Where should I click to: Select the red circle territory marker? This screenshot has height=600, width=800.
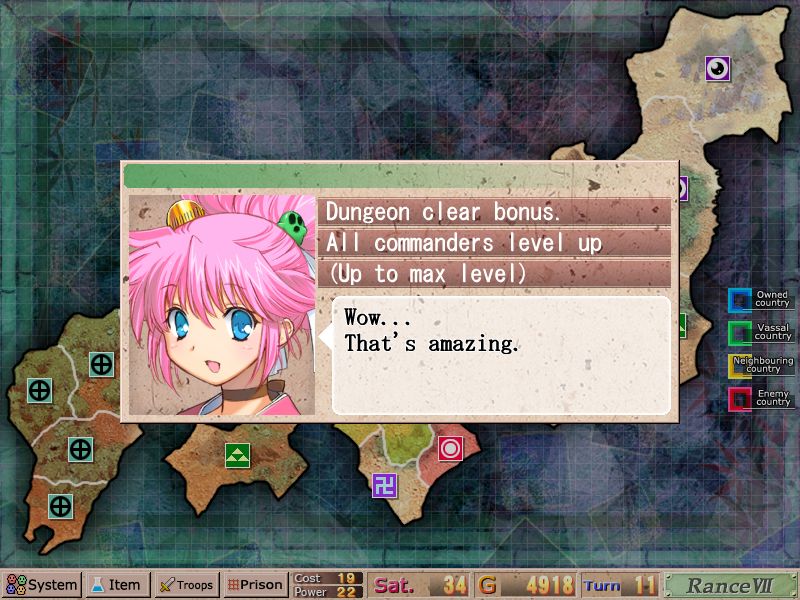[x=450, y=448]
